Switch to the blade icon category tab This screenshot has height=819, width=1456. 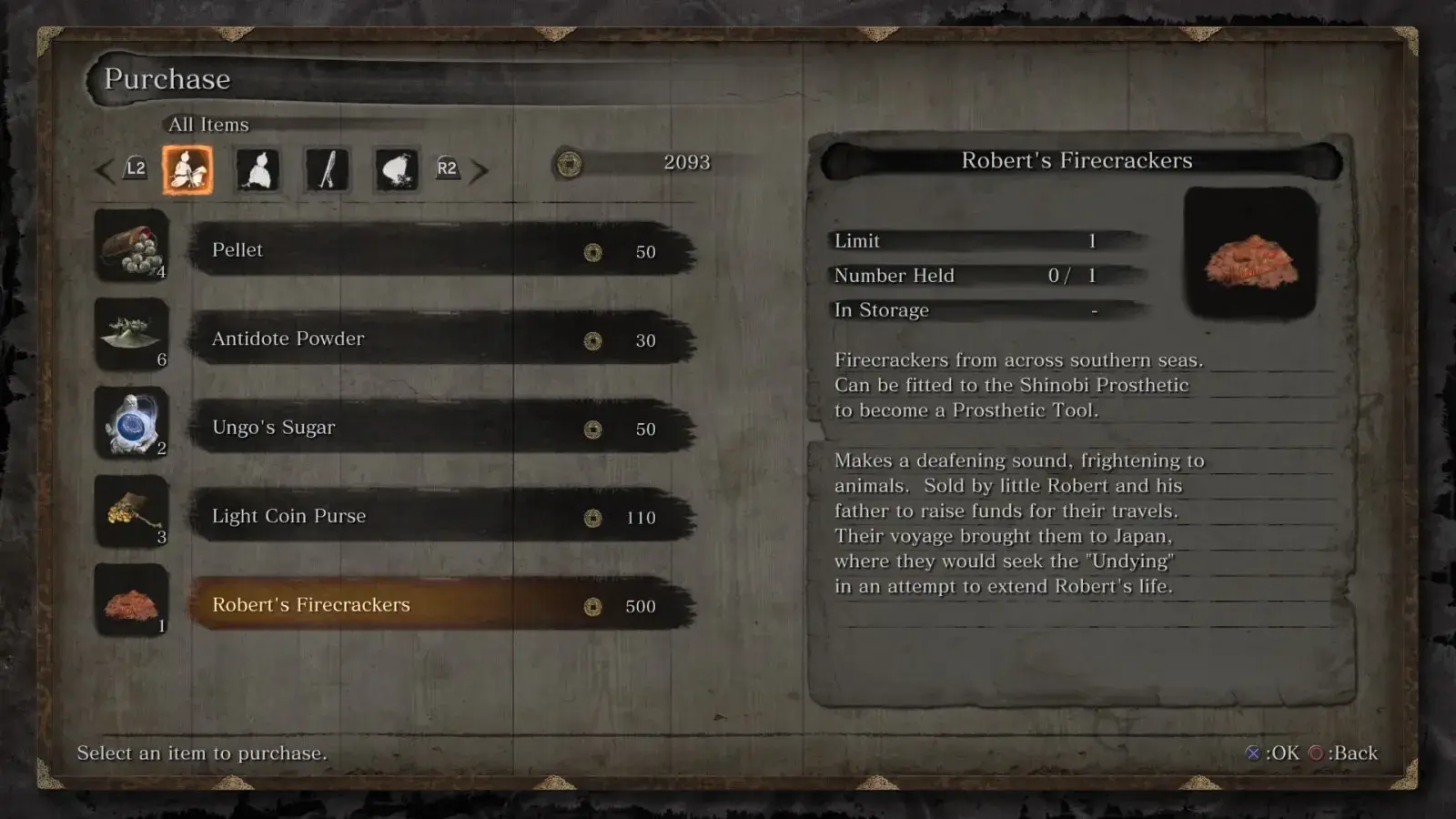327,169
